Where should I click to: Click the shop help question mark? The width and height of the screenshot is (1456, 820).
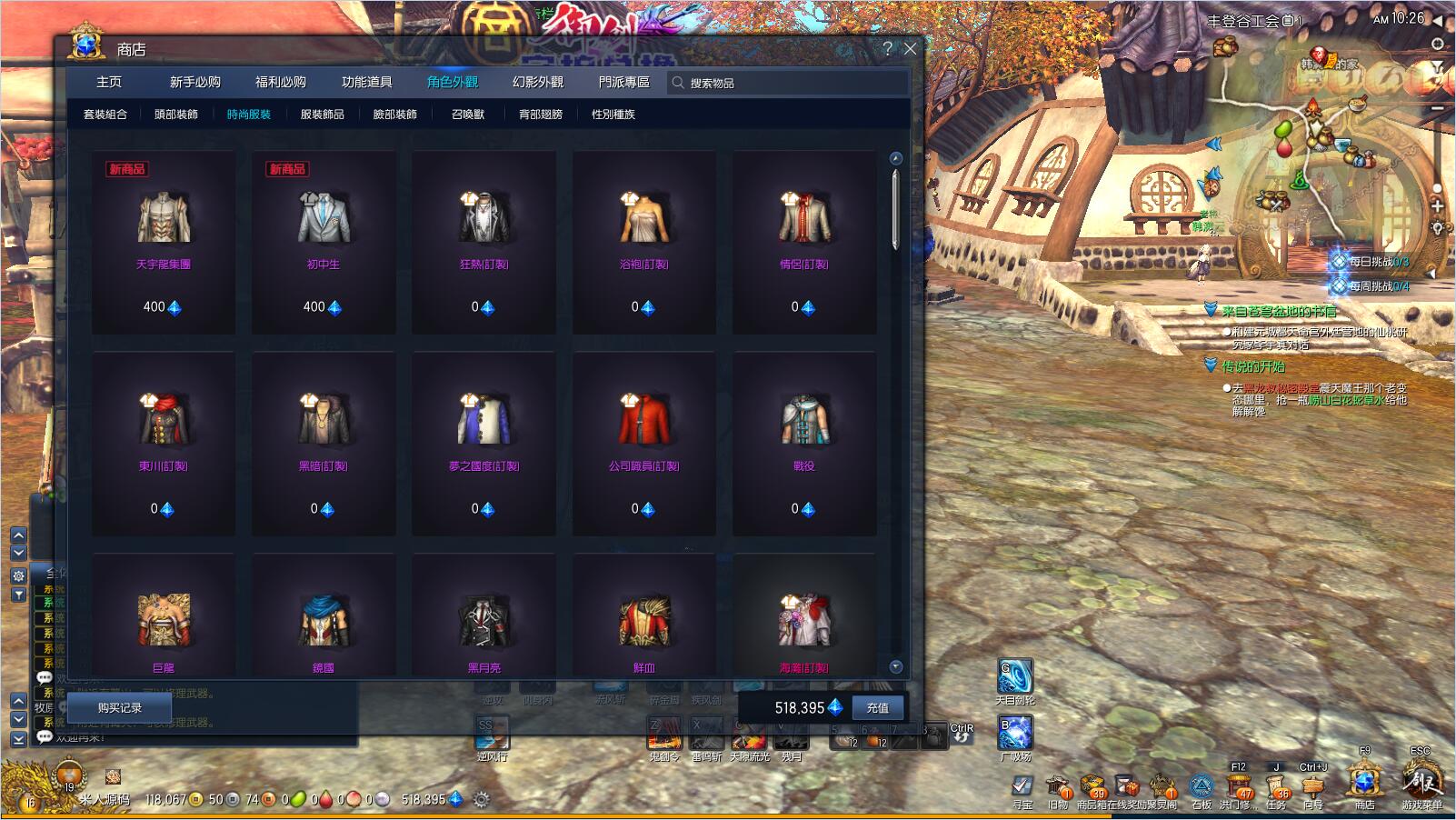[887, 49]
